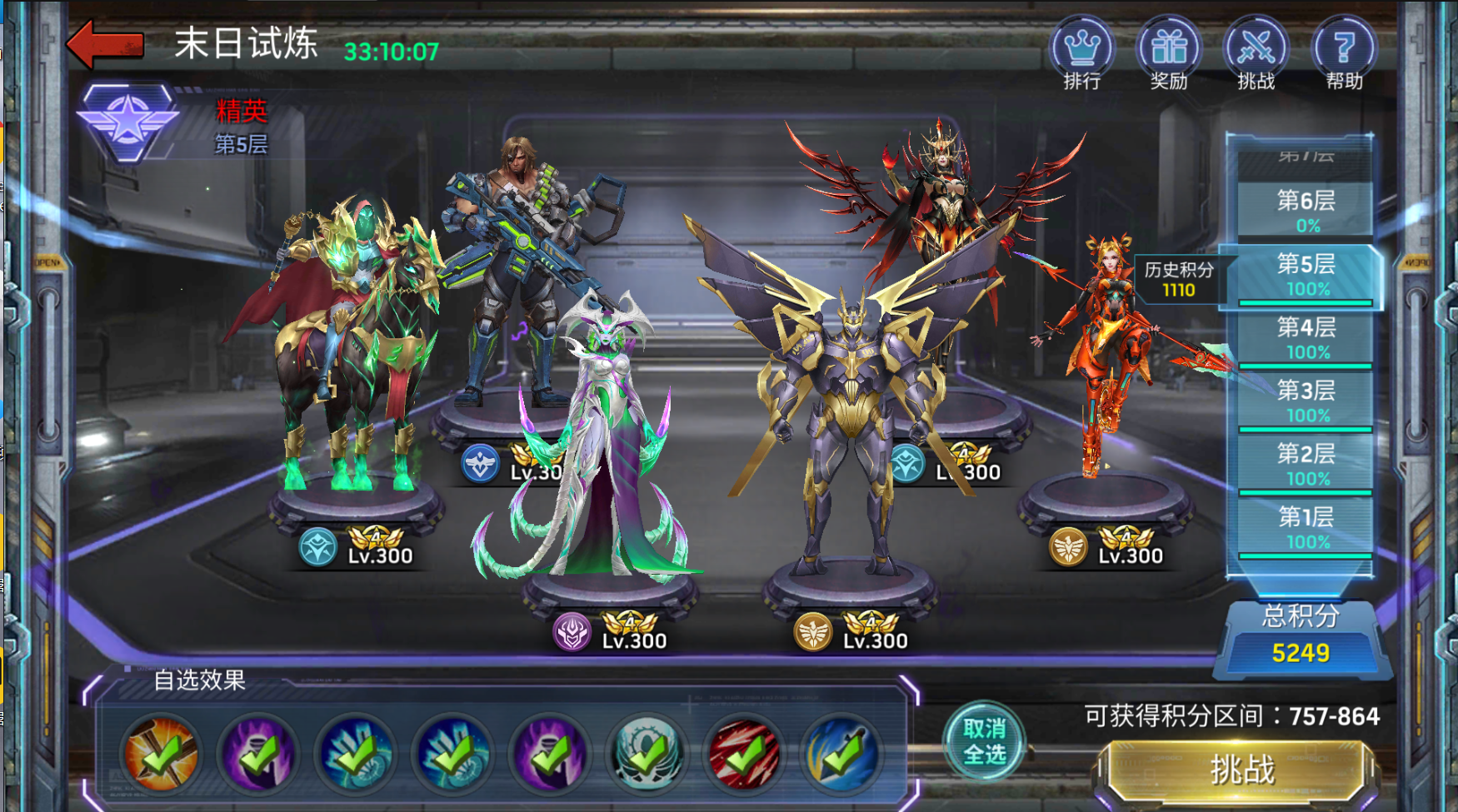Click 取消全选 to deselect all effects

tap(984, 741)
